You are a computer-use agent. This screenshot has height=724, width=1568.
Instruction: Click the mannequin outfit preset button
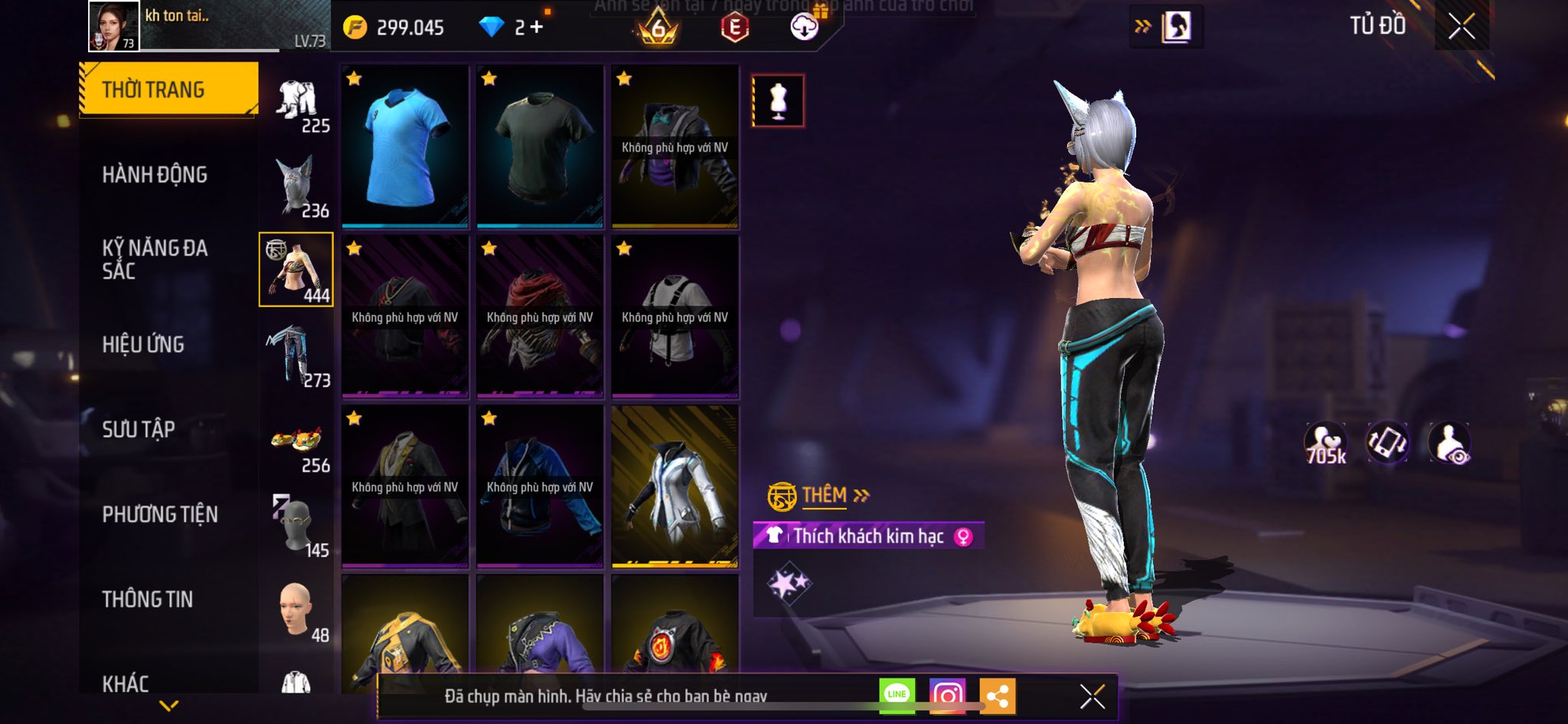pyautogui.click(x=778, y=100)
